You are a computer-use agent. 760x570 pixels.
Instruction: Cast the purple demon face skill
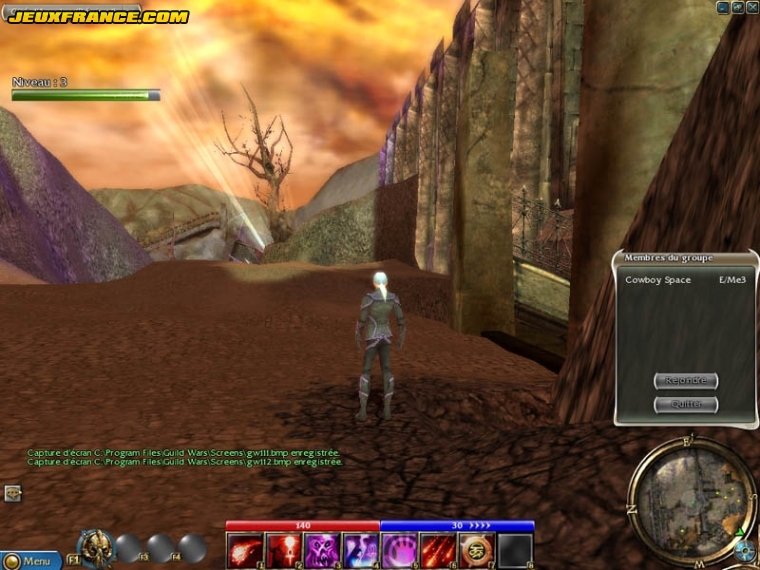[321, 550]
